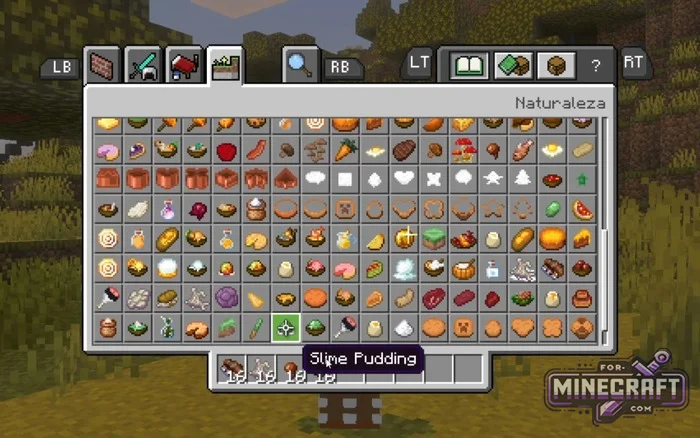Select the Nature tab with grass block
The image size is (700, 438).
coord(225,66)
